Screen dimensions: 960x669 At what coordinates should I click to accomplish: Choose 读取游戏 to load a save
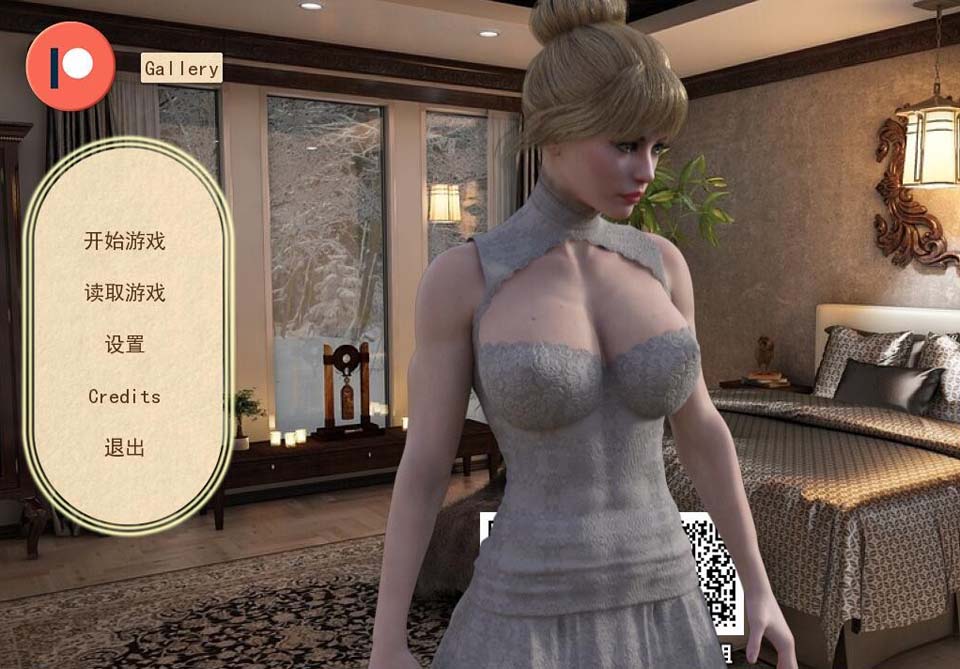(125, 293)
